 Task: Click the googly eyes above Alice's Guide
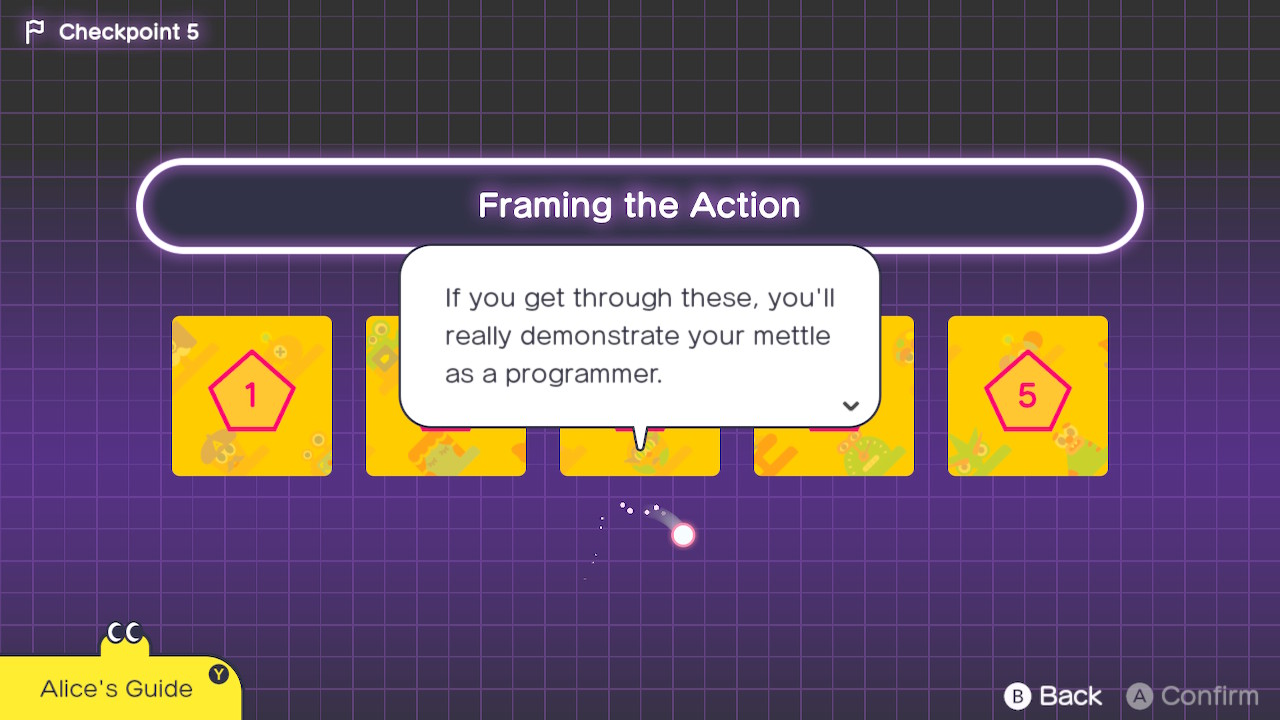[x=124, y=630]
